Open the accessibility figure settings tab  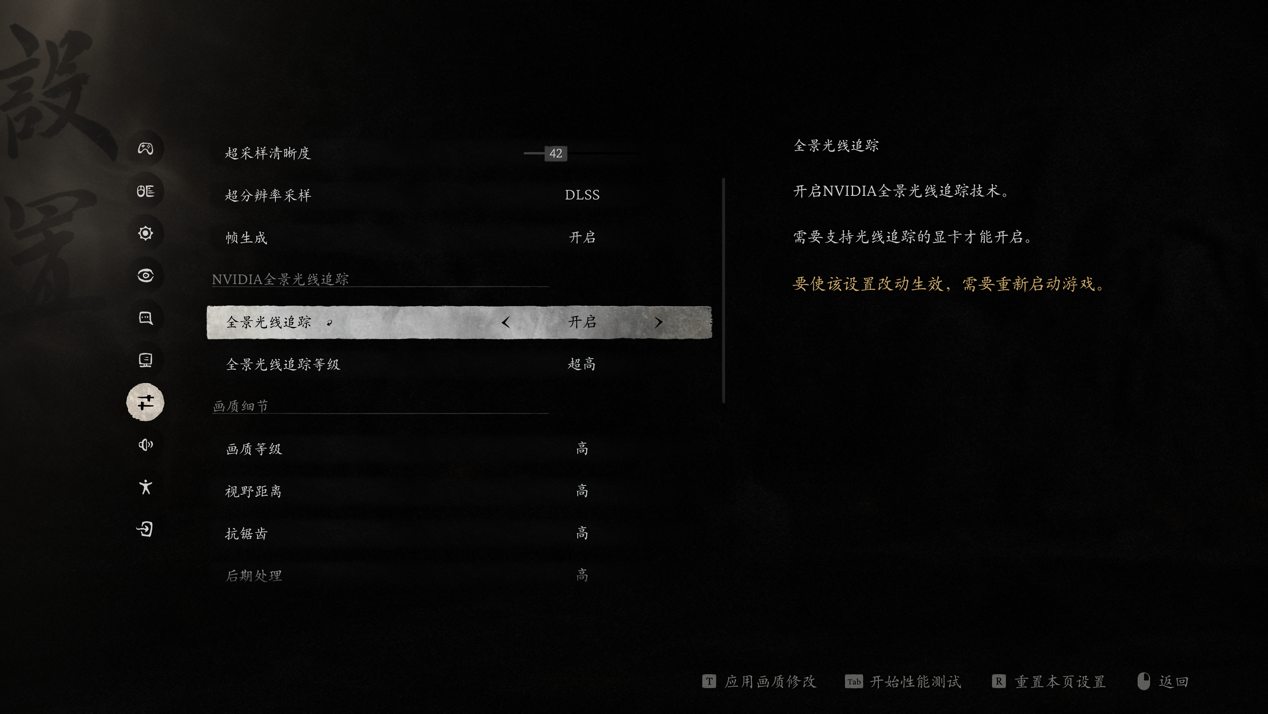click(x=145, y=487)
